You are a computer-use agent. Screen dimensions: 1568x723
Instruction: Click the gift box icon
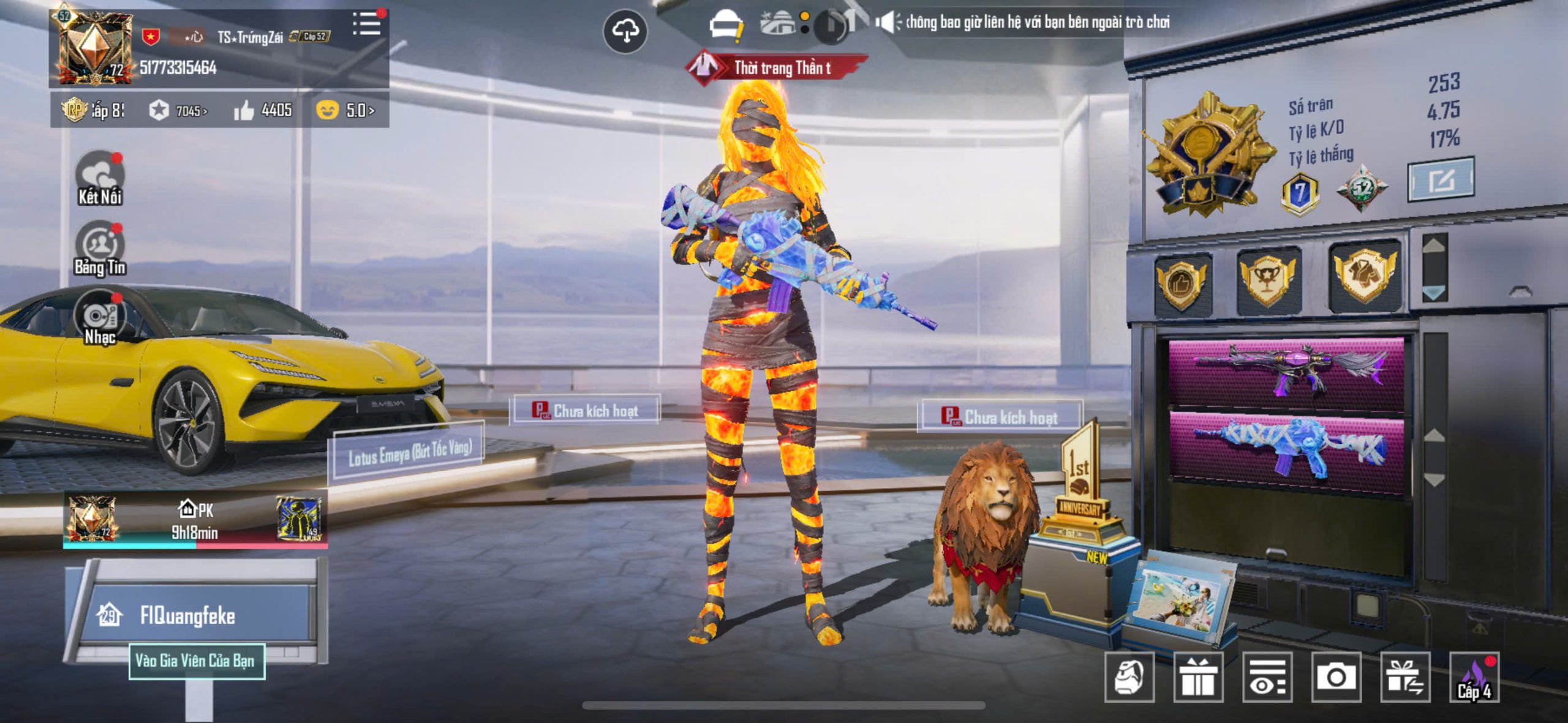point(1197,677)
